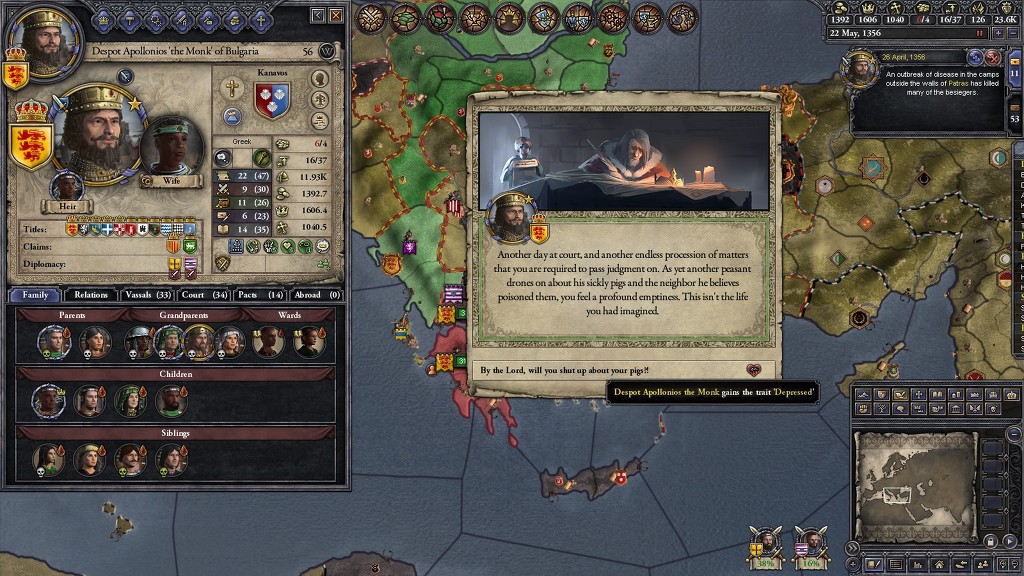Open the Abroad (0) tab

[318, 295]
